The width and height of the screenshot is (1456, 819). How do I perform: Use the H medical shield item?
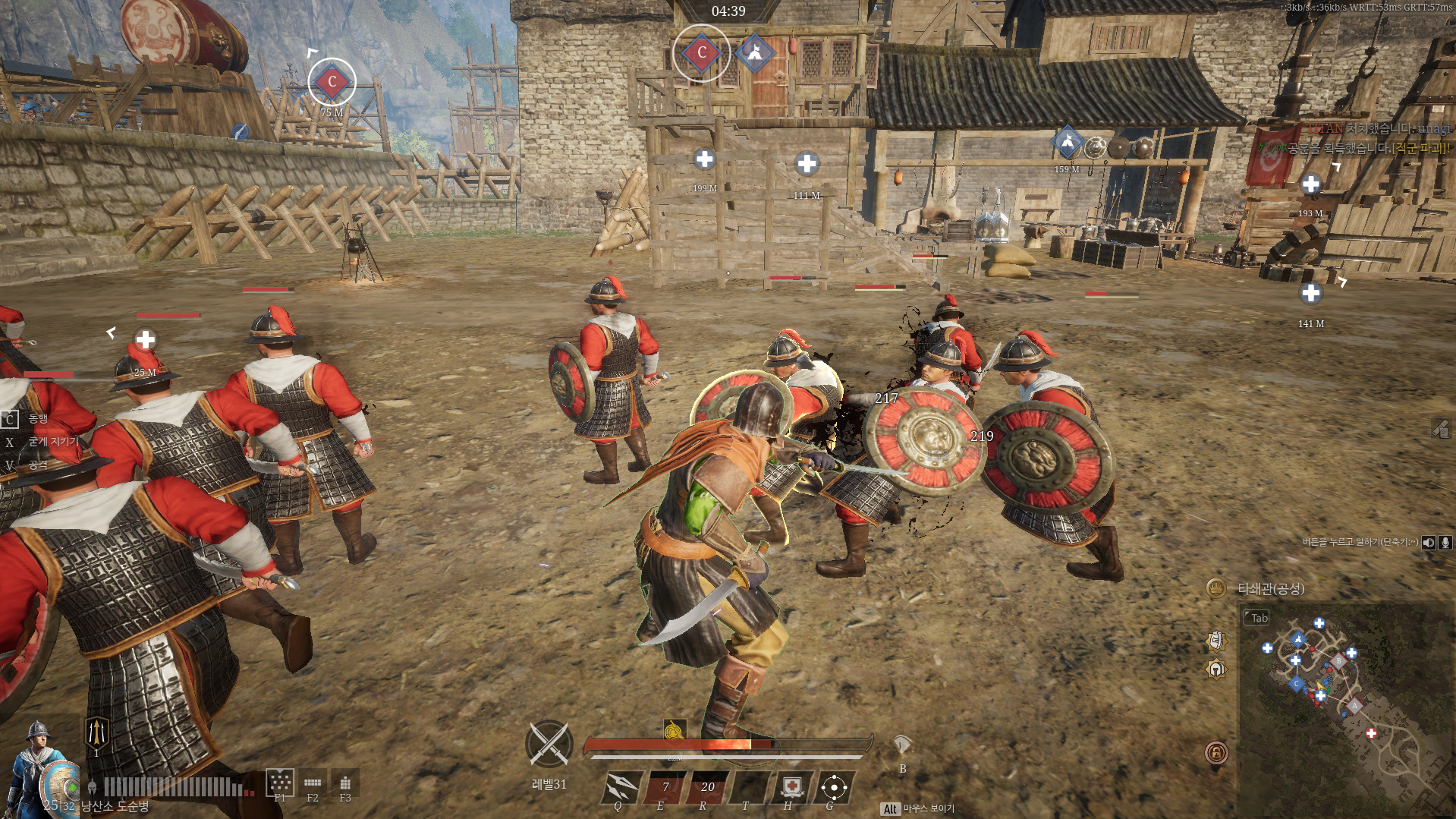791,786
